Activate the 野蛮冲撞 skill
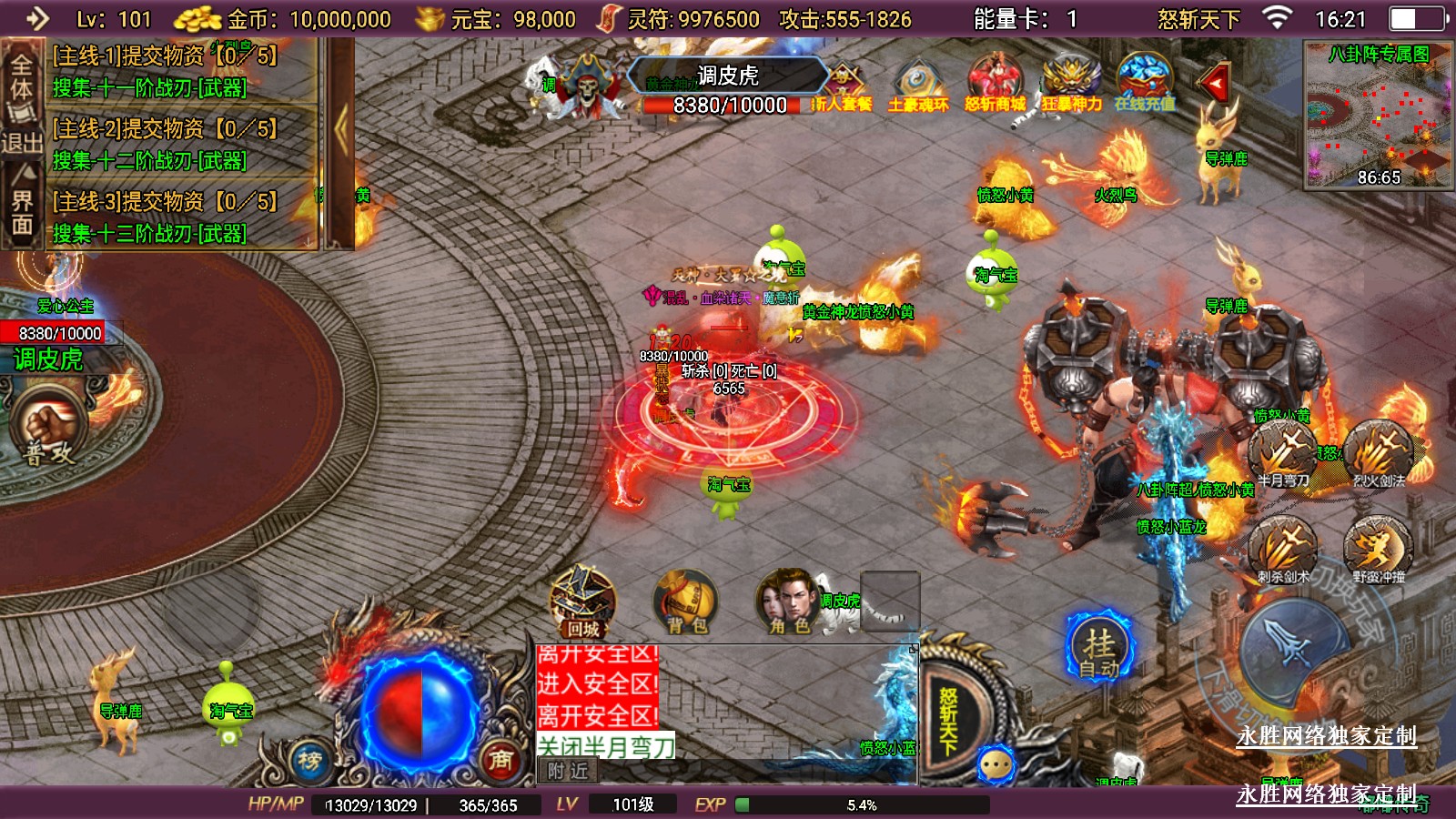The height and width of the screenshot is (819, 1456). 1379,550
